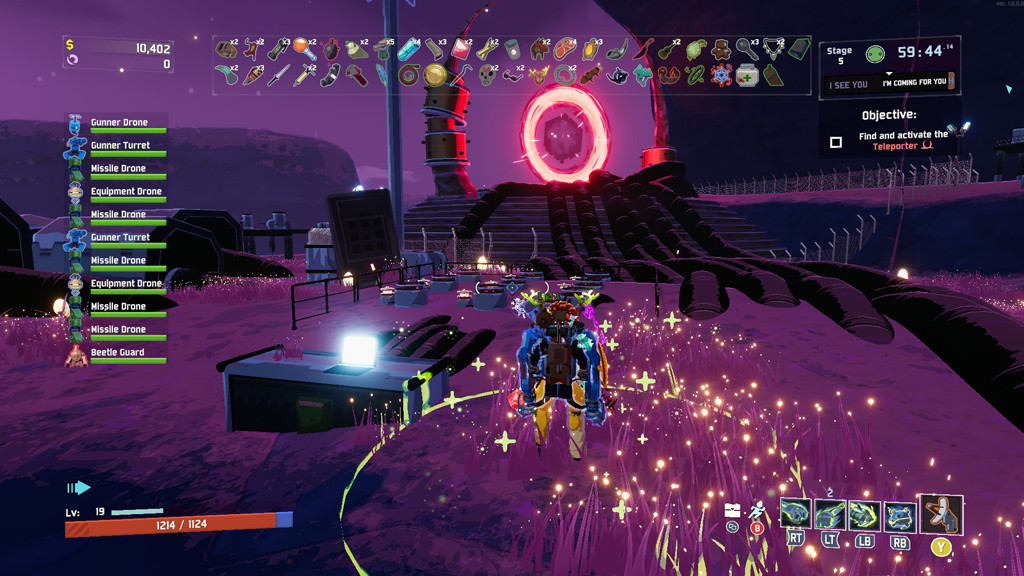Image resolution: width=1024 pixels, height=576 pixels.
Task: Select the skull mask item icon
Action: tap(487, 74)
